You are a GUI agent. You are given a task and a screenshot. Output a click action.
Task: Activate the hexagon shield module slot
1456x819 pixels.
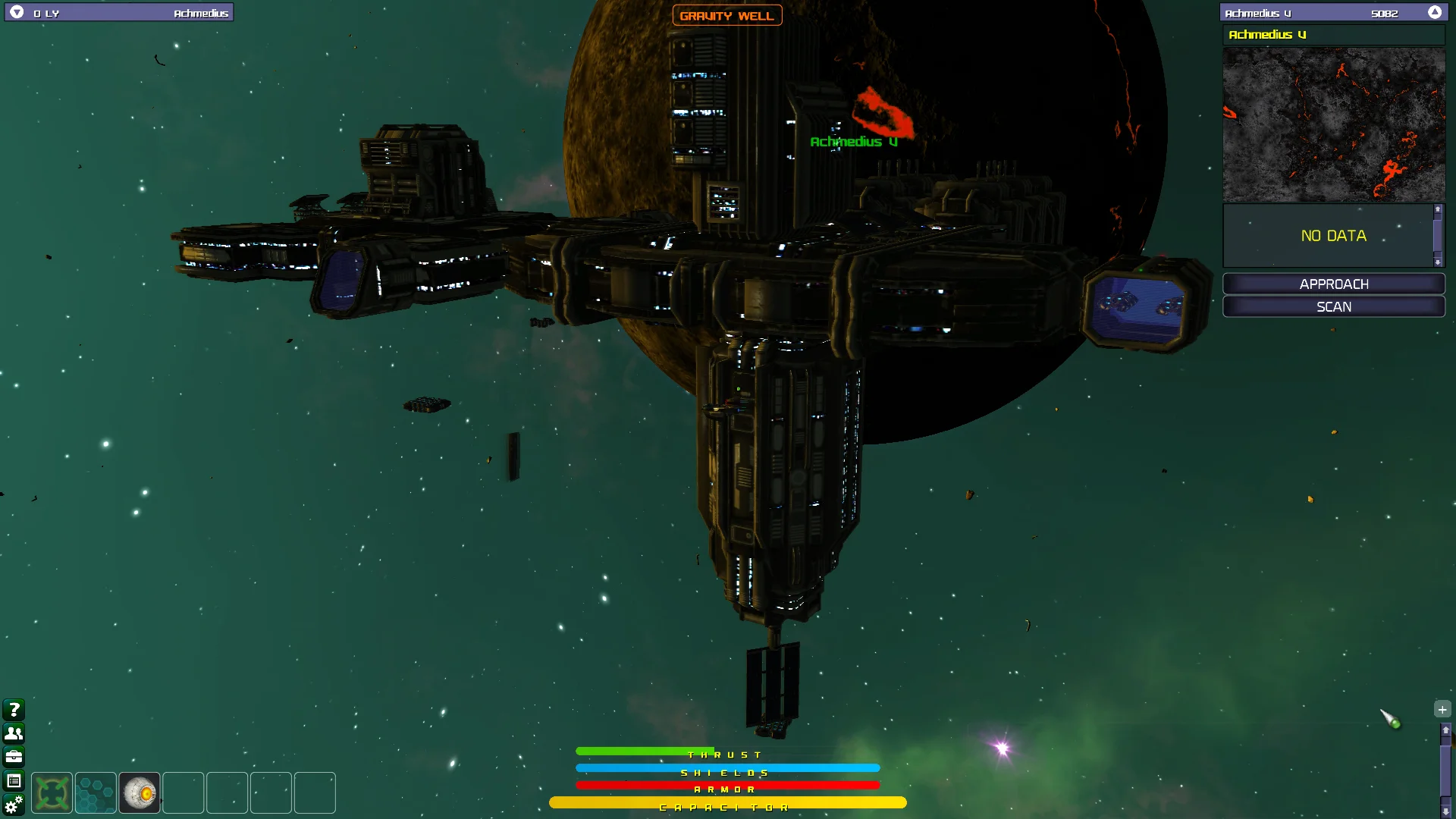pyautogui.click(x=96, y=793)
